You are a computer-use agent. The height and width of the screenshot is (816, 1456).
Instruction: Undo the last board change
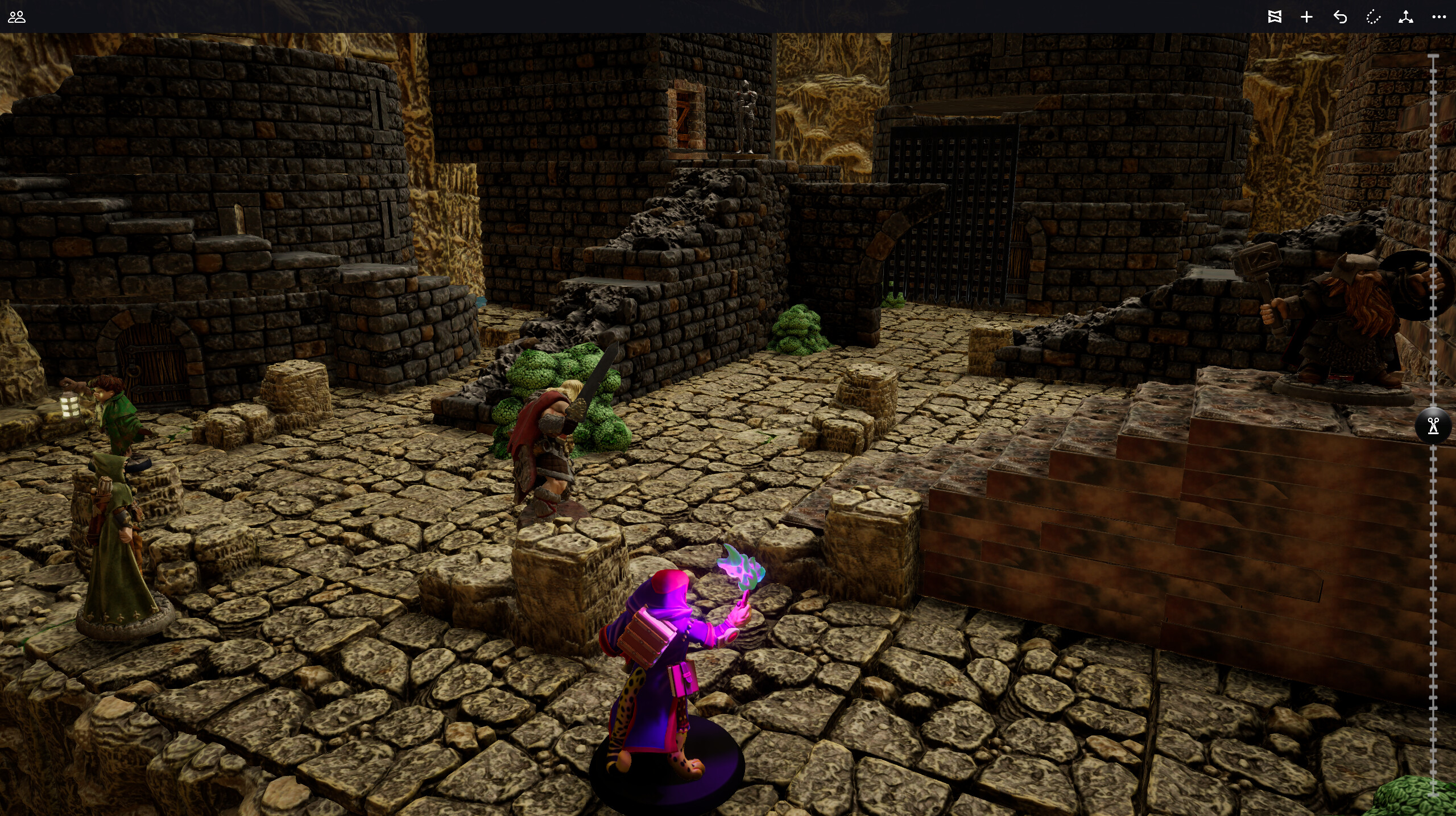[x=1341, y=17]
